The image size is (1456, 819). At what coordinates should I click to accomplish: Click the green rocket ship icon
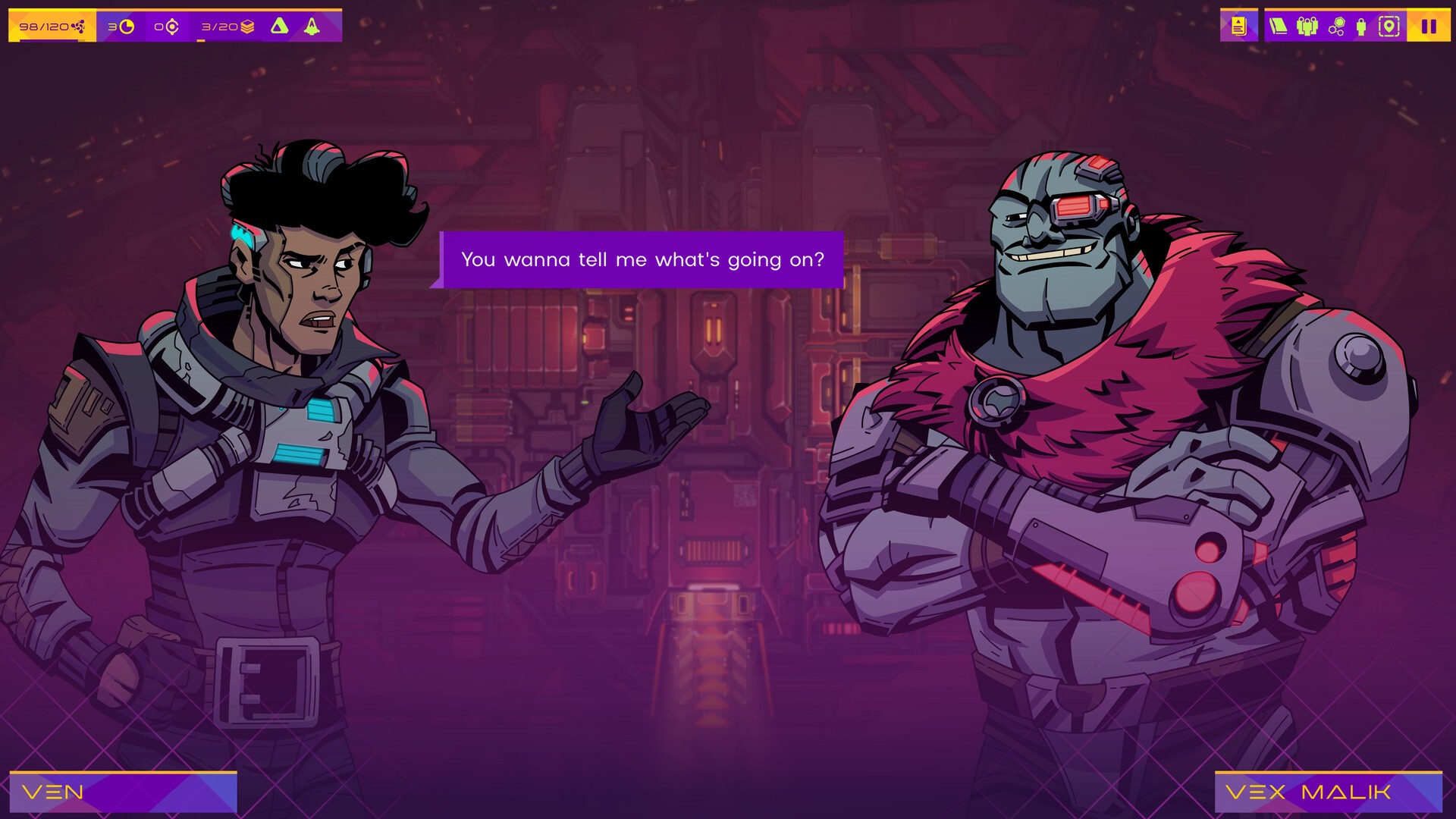[x=312, y=27]
